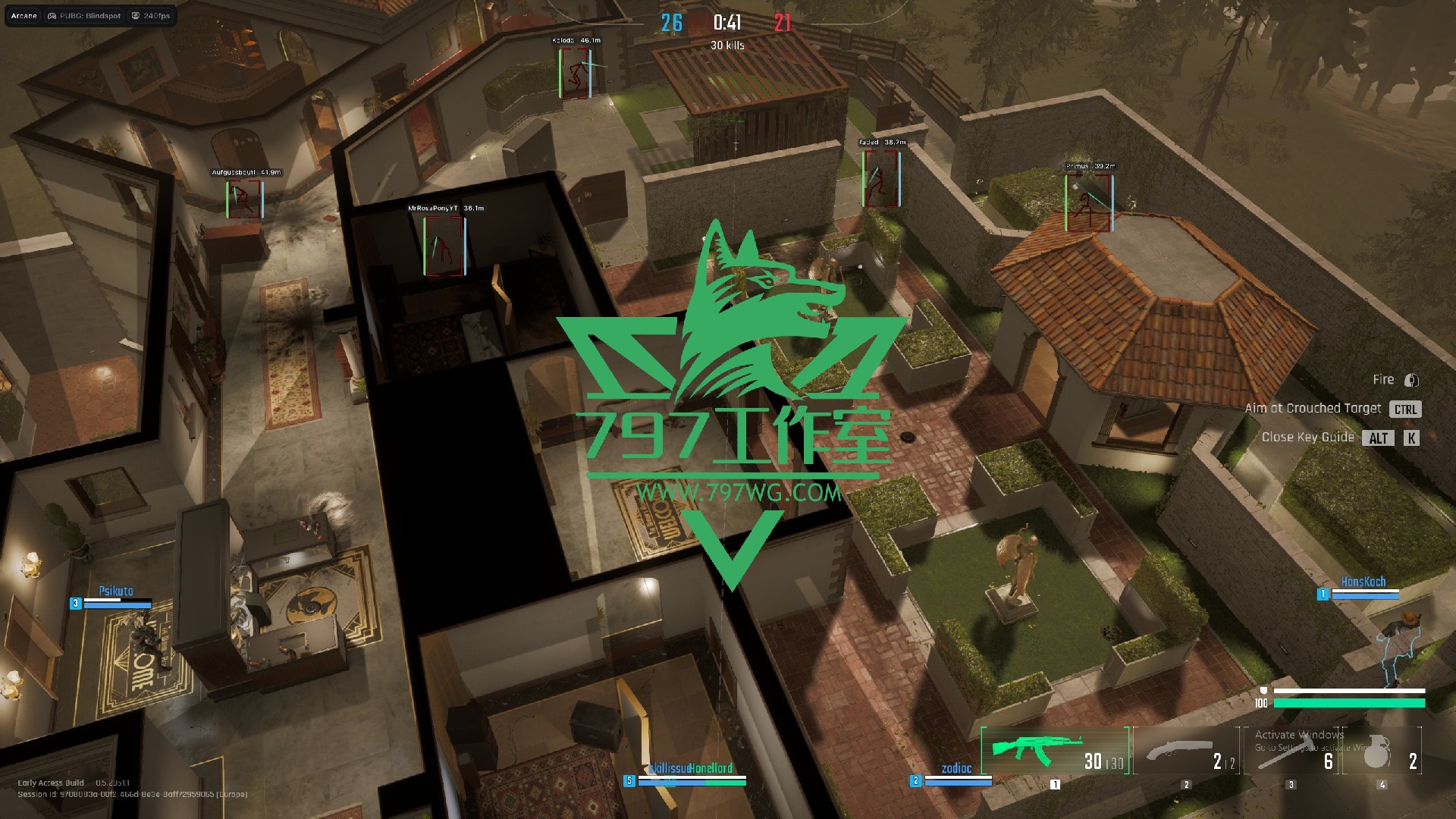Click teammate Psikuta's nameplate
This screenshot has height=819, width=1456.
(x=116, y=591)
